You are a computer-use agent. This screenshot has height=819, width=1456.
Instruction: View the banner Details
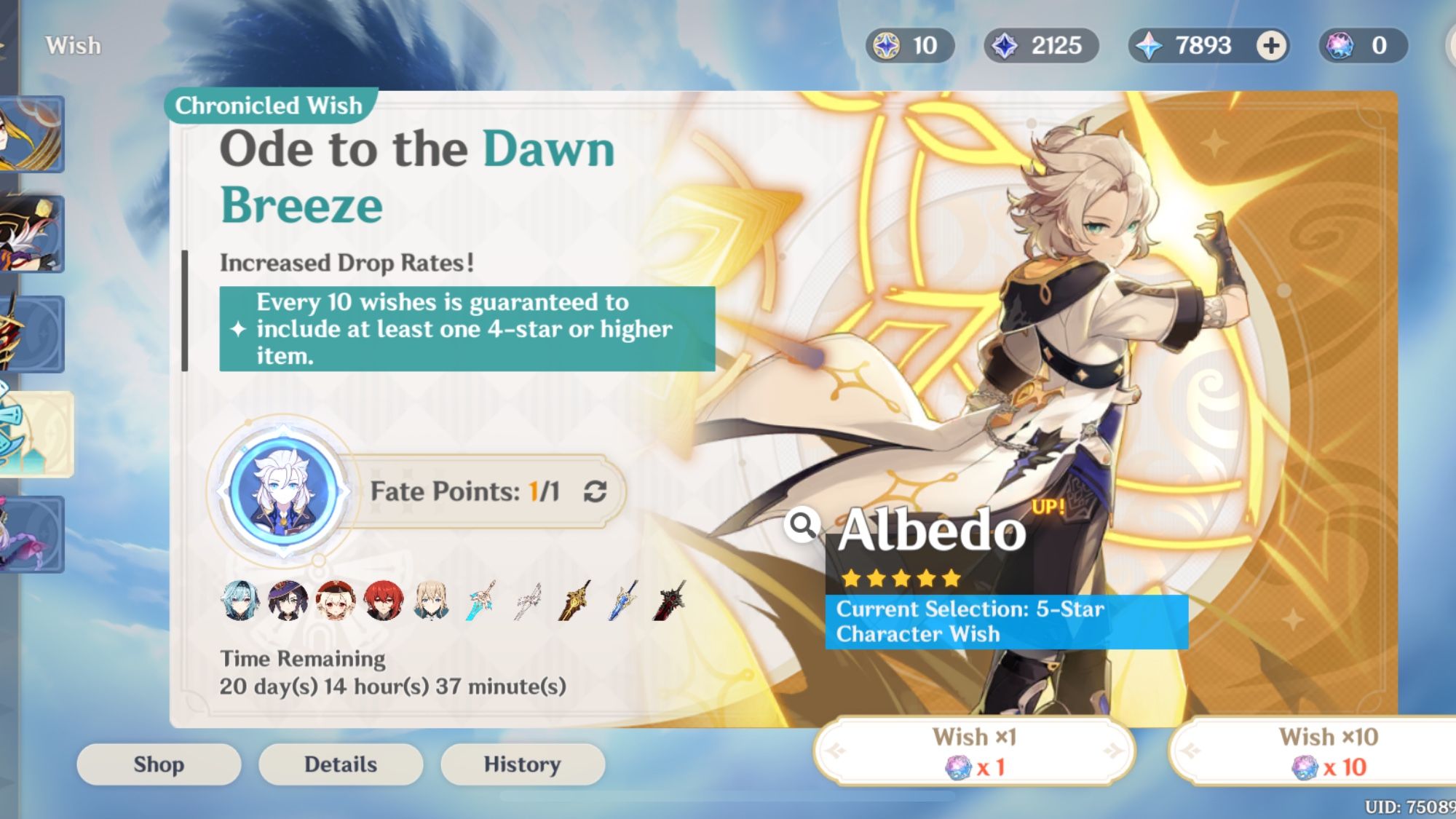[340, 764]
